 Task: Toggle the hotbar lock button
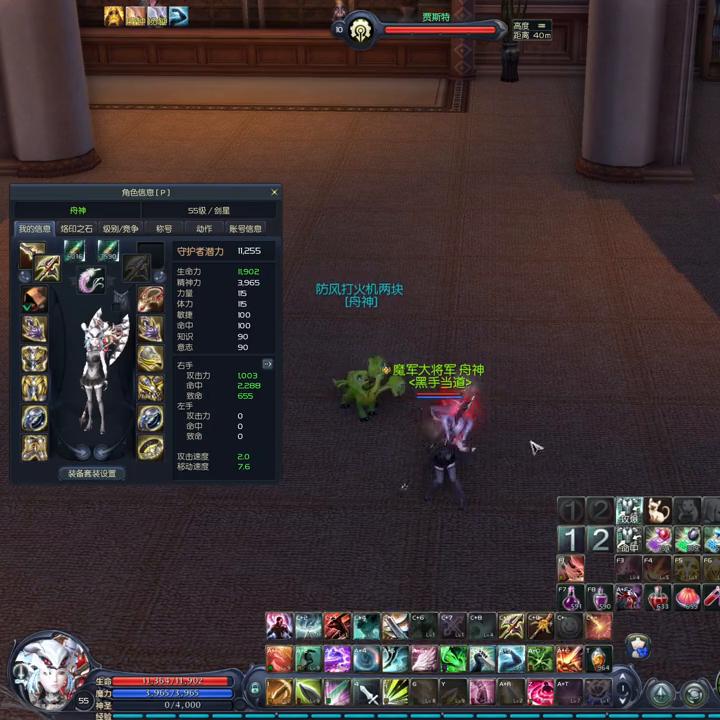[x=254, y=689]
